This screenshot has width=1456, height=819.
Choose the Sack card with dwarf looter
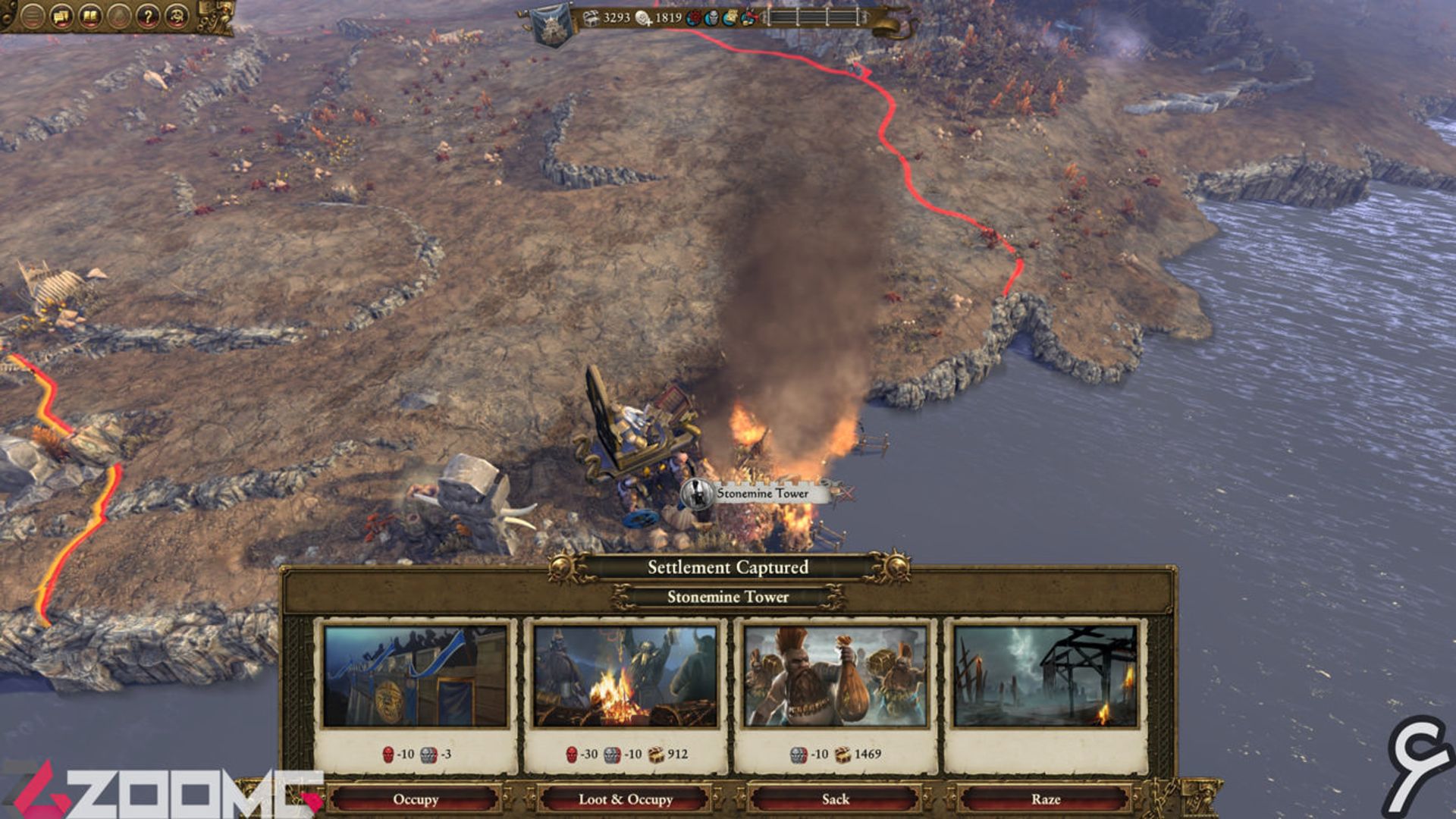tap(836, 676)
